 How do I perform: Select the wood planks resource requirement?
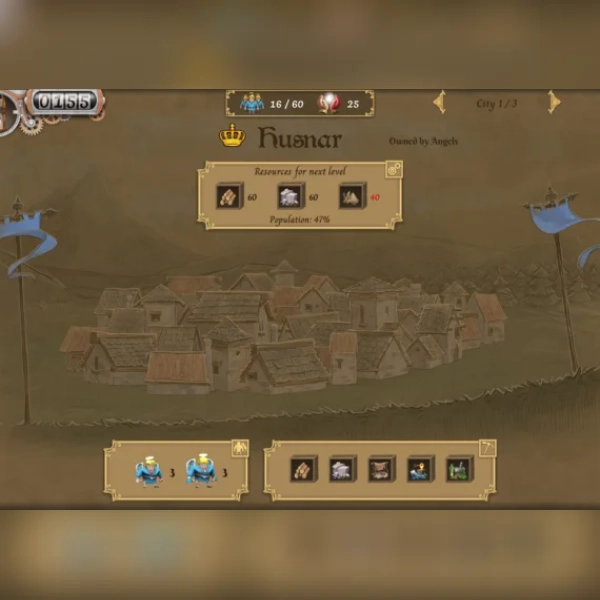click(230, 197)
